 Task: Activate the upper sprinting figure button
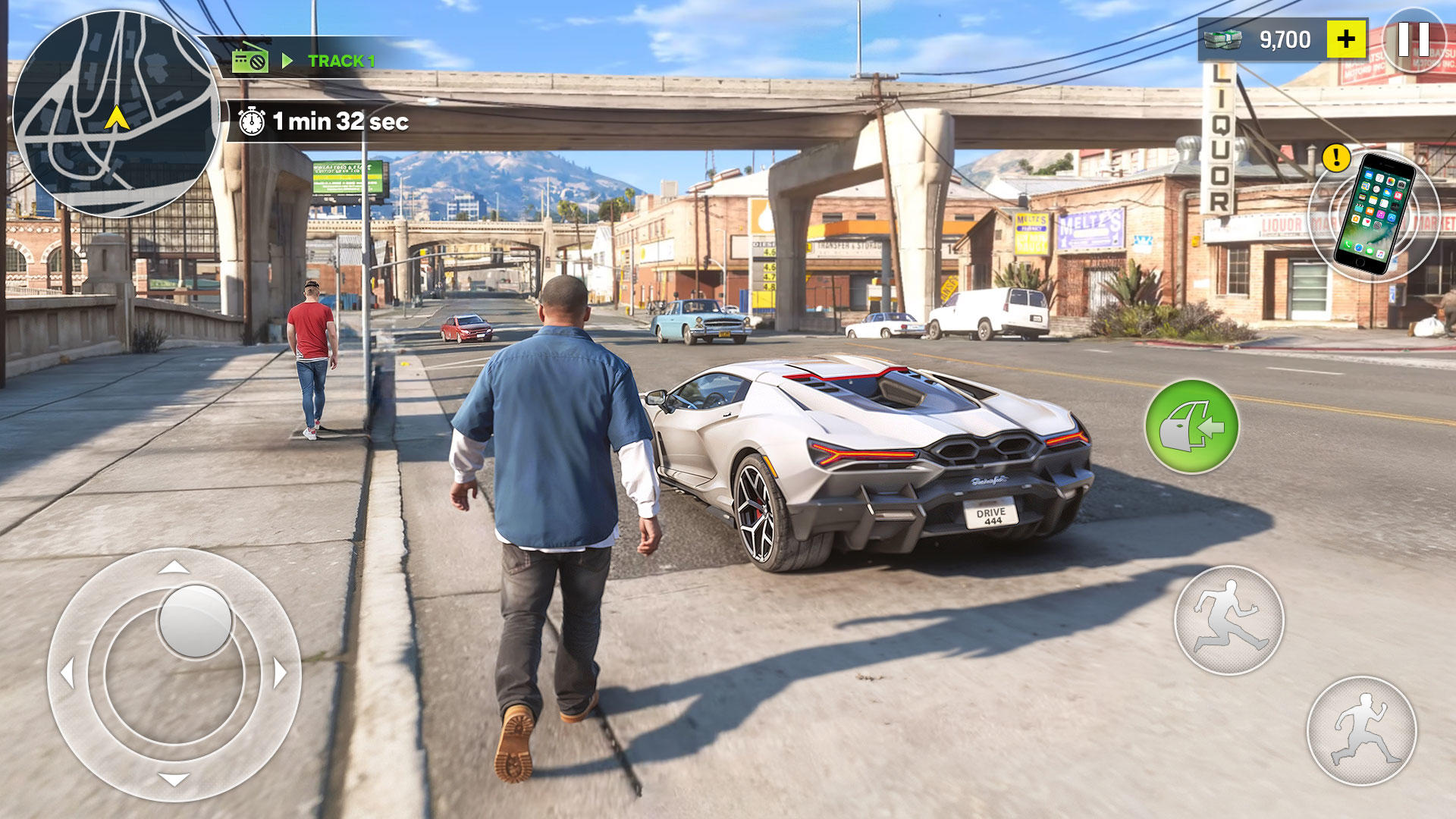[1228, 620]
